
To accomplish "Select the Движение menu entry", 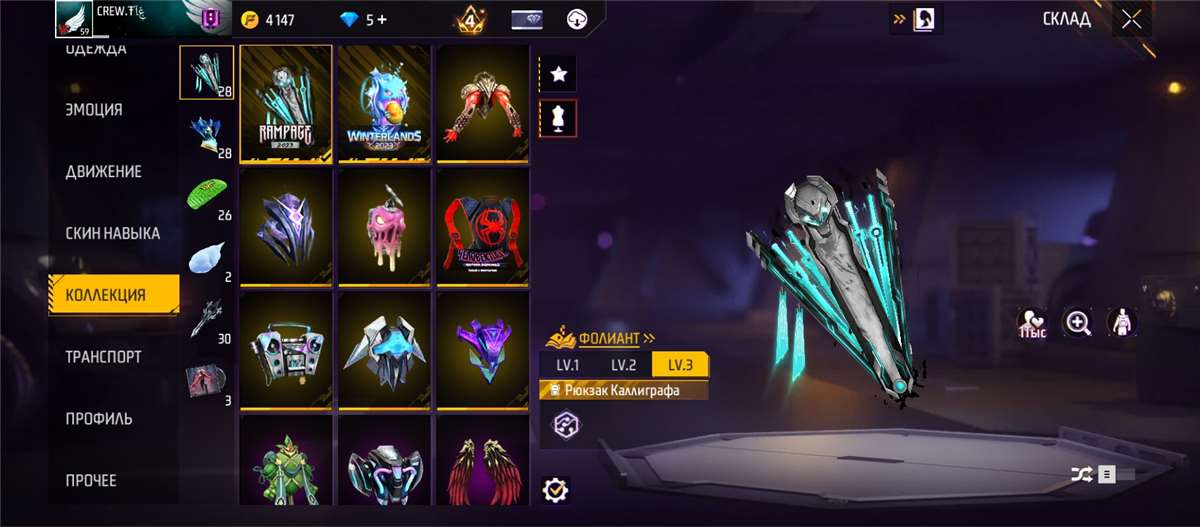I will tap(103, 172).
